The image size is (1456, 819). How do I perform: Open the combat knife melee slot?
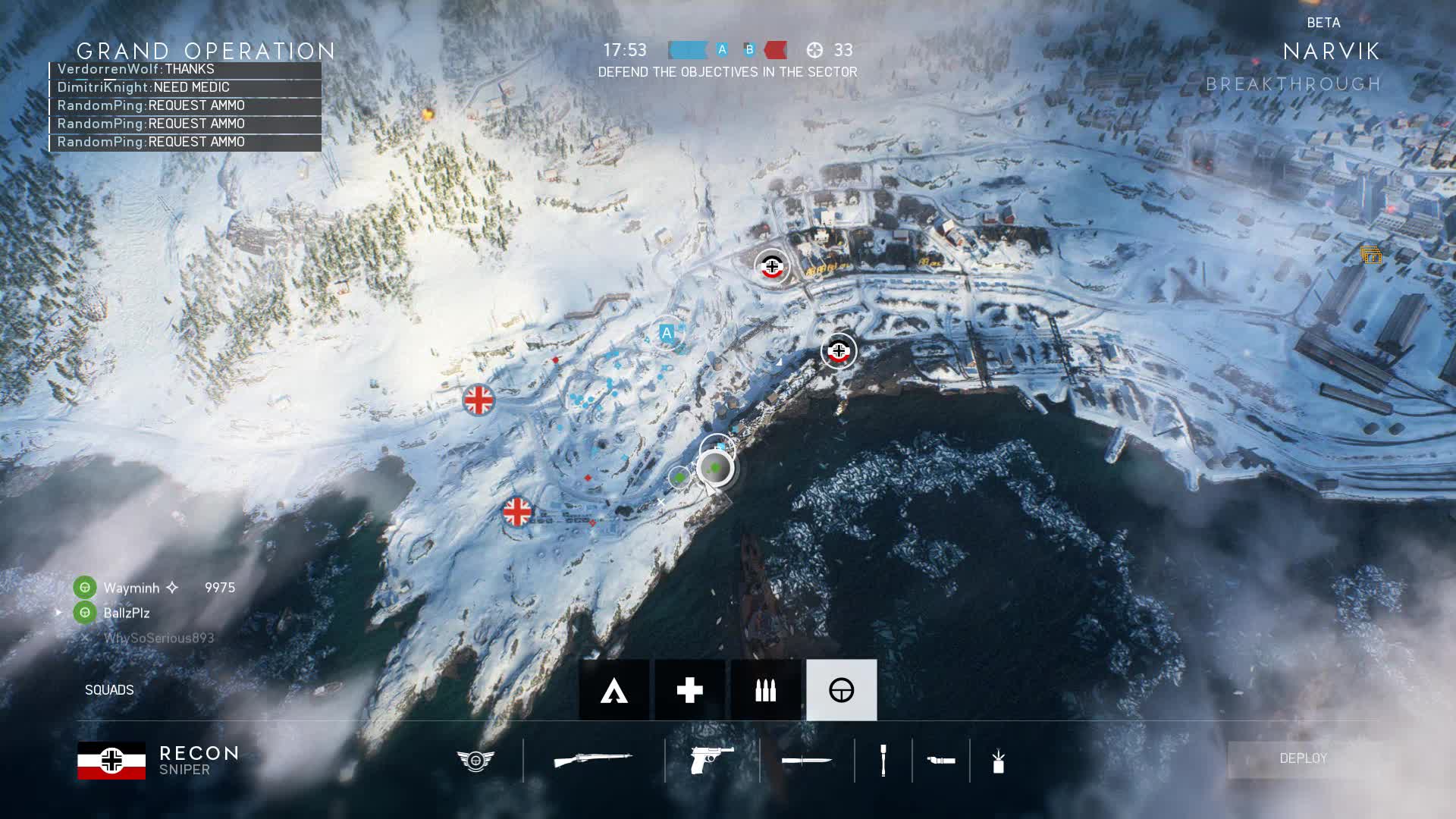pyautogui.click(x=806, y=760)
